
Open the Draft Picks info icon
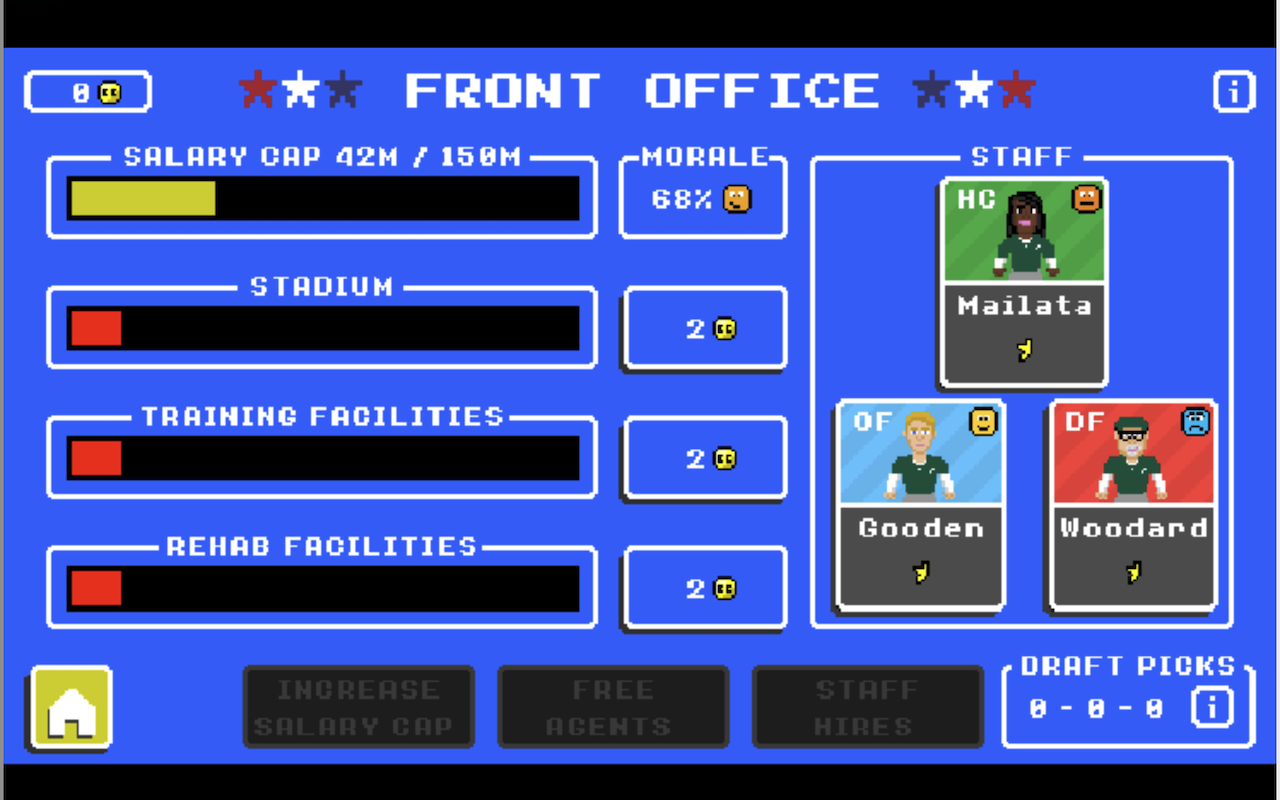[x=1211, y=706]
